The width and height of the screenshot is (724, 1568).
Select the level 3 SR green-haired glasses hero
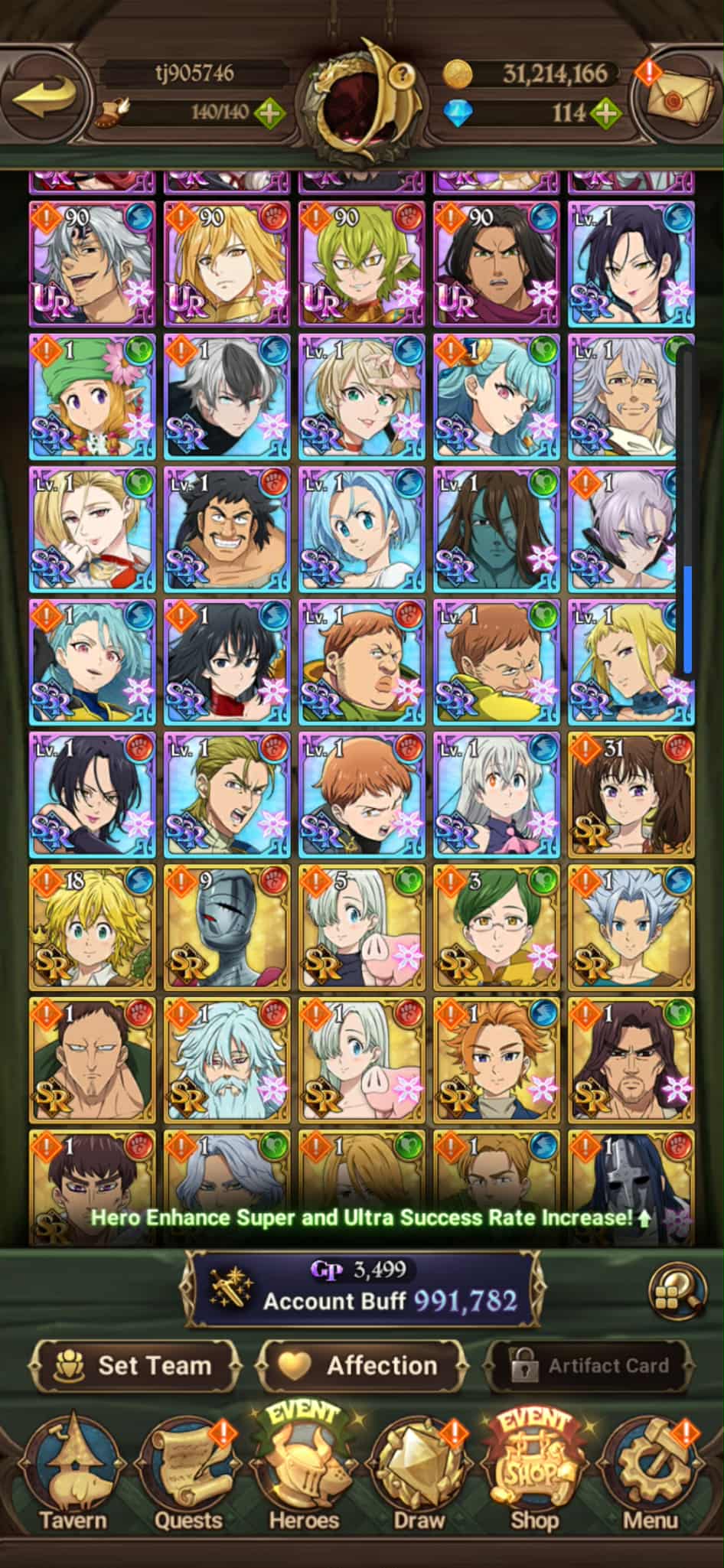pos(497,928)
